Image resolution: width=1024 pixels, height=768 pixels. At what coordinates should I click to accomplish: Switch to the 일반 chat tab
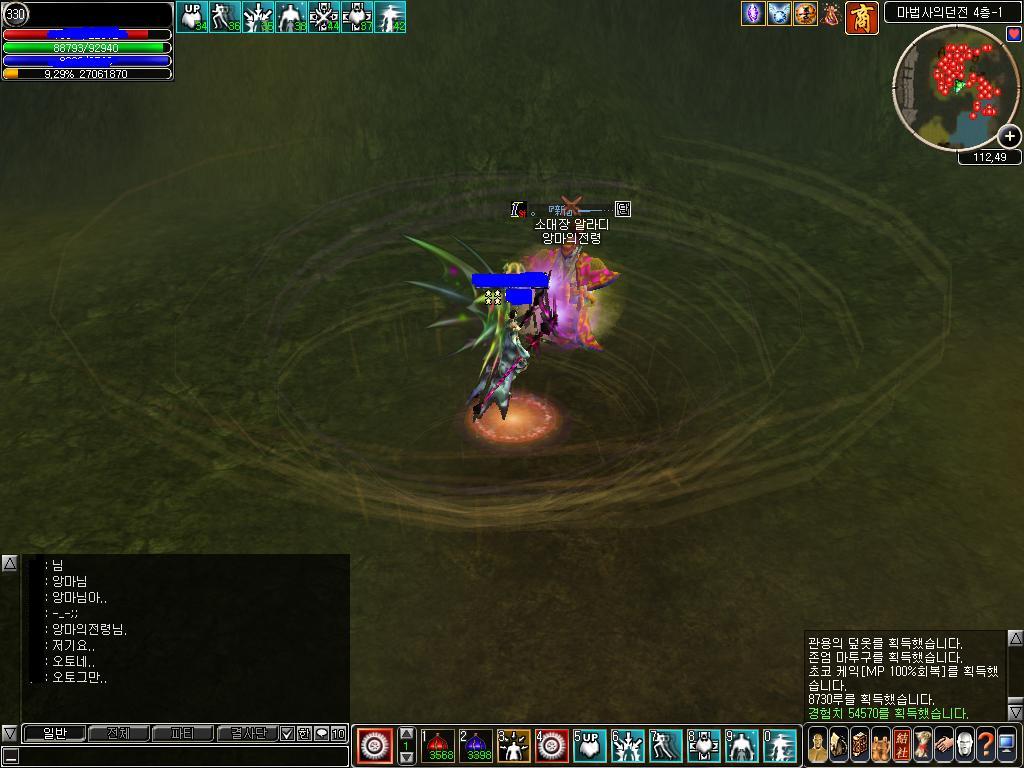(x=54, y=734)
